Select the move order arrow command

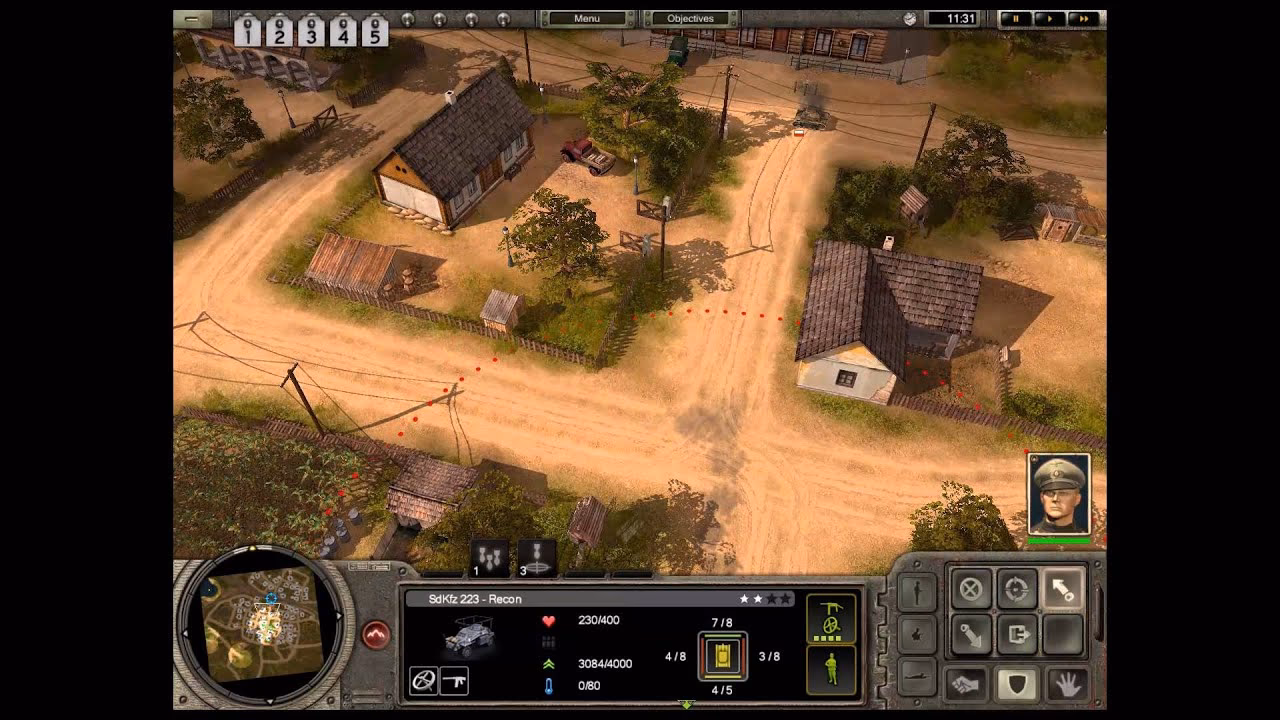1062,588
